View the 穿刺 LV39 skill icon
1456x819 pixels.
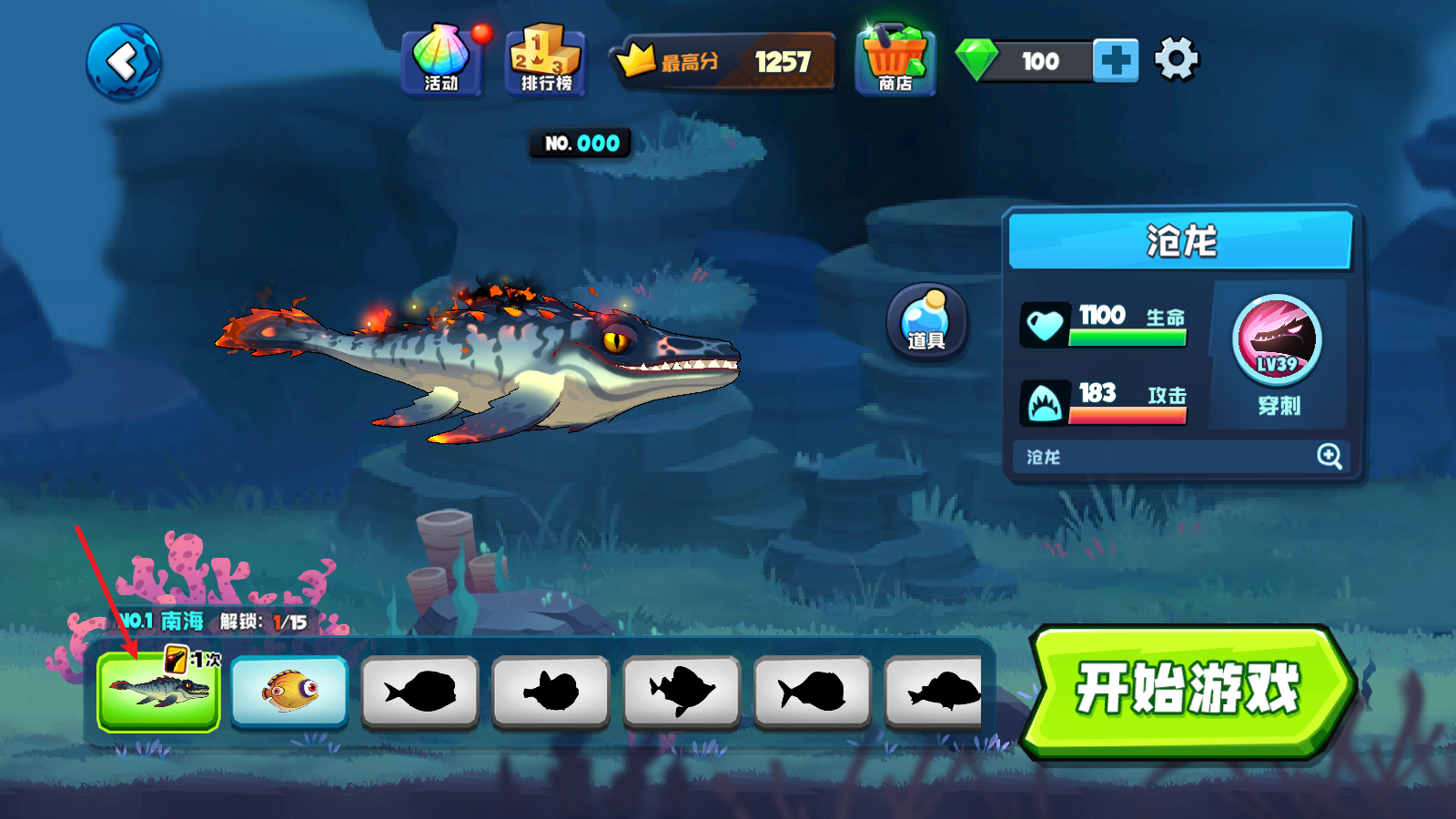pos(1278,343)
